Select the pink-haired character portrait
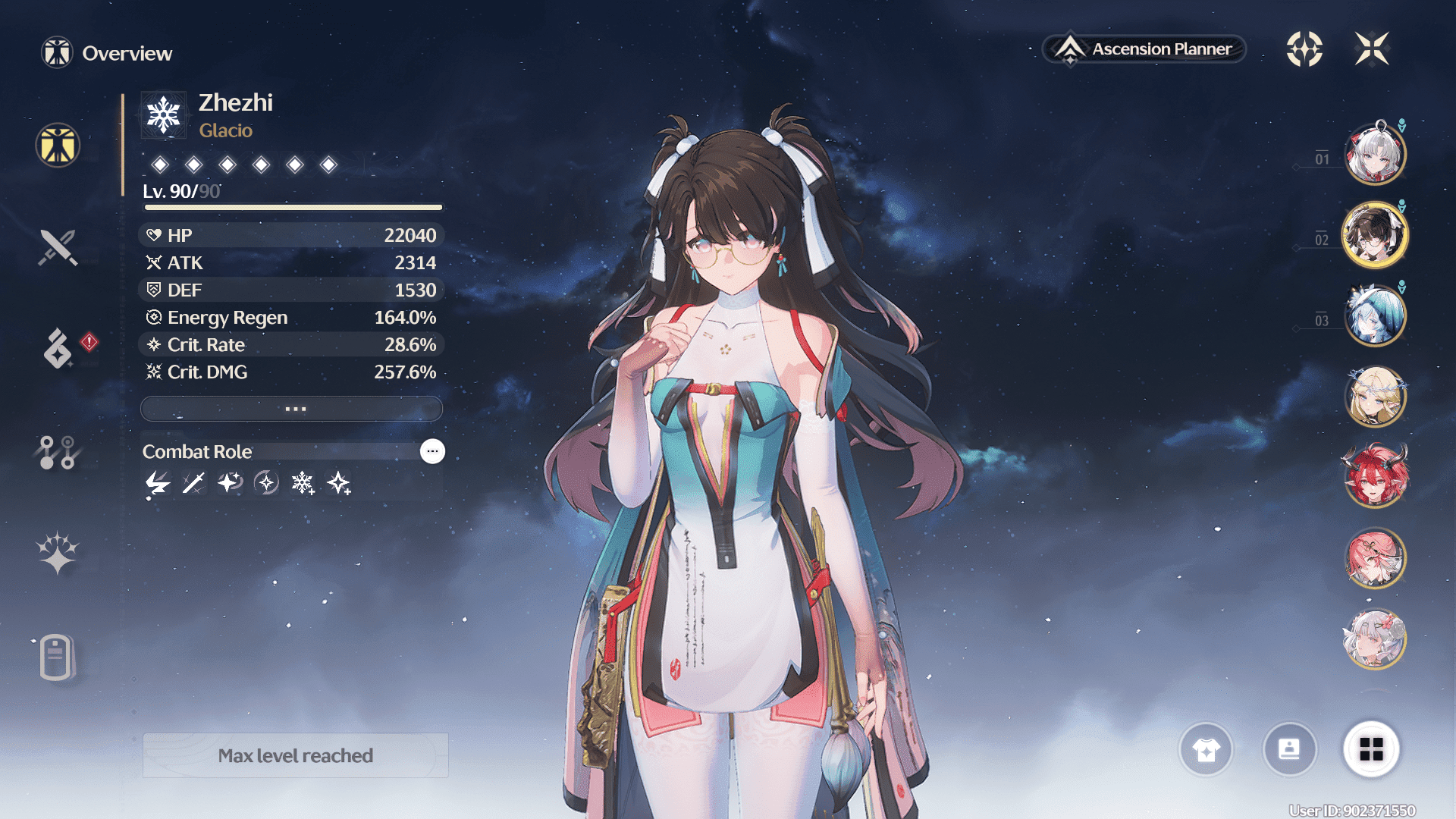 coord(1375,558)
